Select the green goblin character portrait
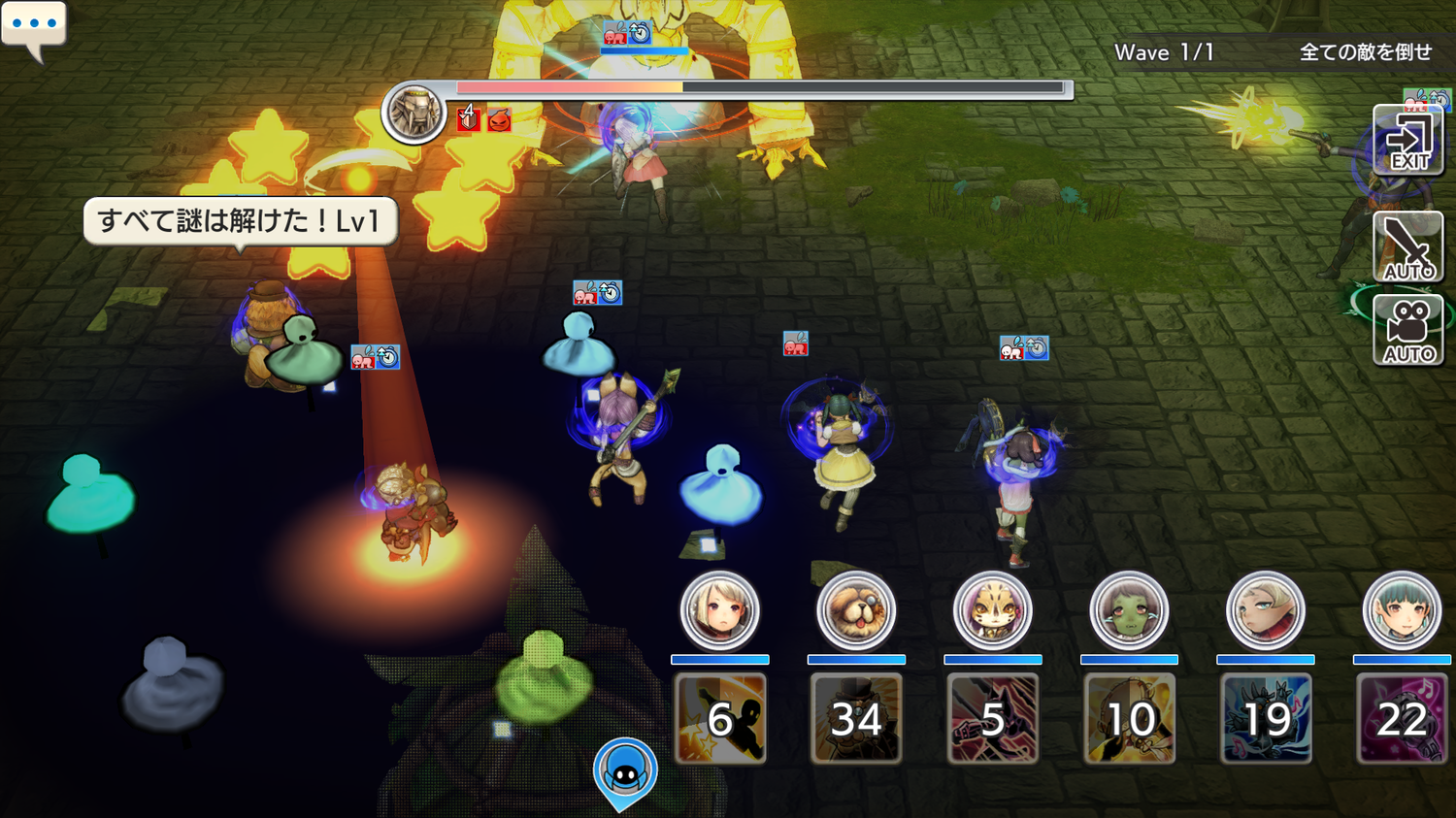 click(1129, 610)
